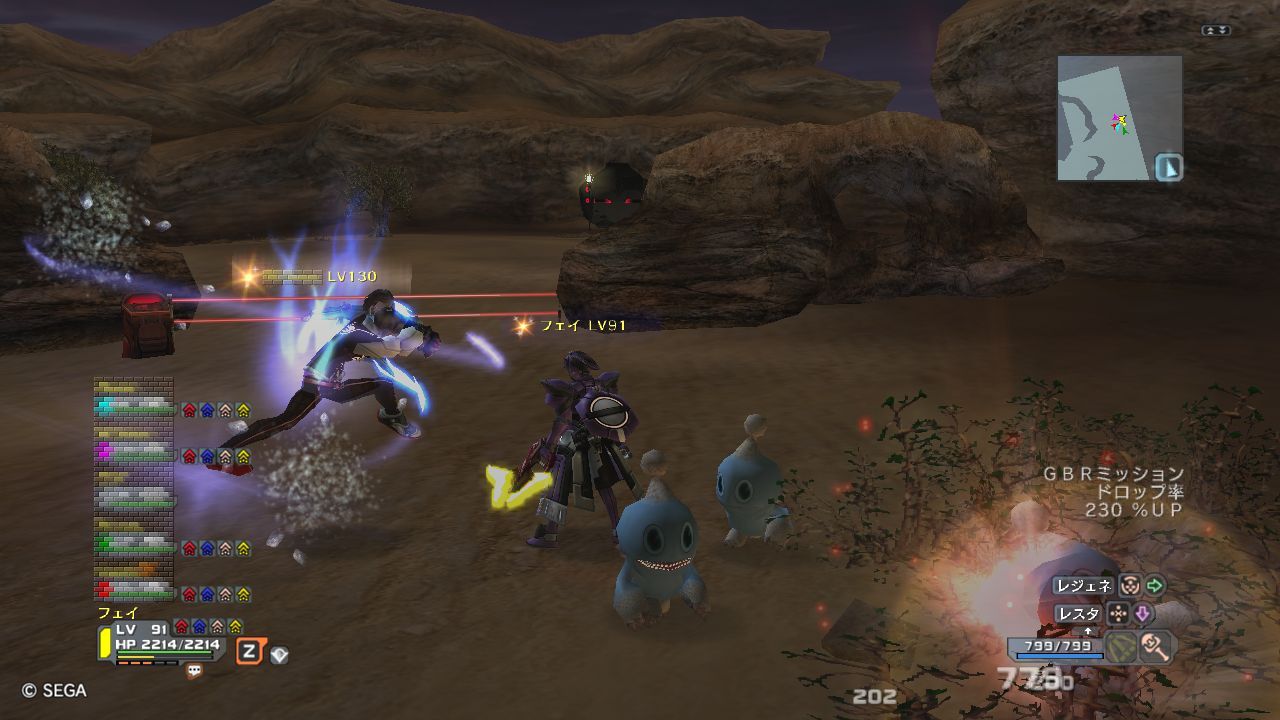
Task: Select party member with cyan bar
Action: [134, 404]
